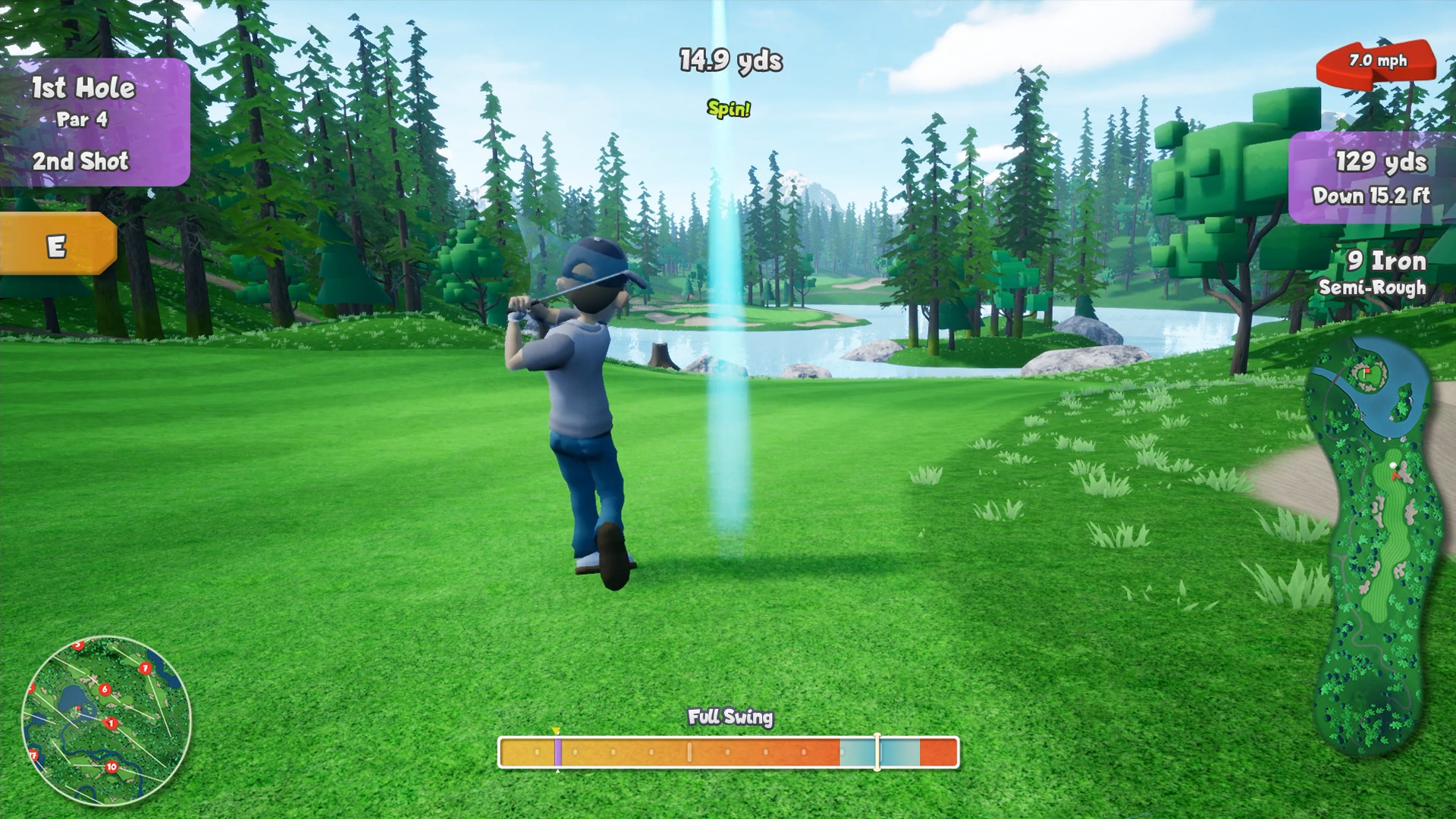
Task: Click the orange E score badge
Action: click(x=57, y=244)
